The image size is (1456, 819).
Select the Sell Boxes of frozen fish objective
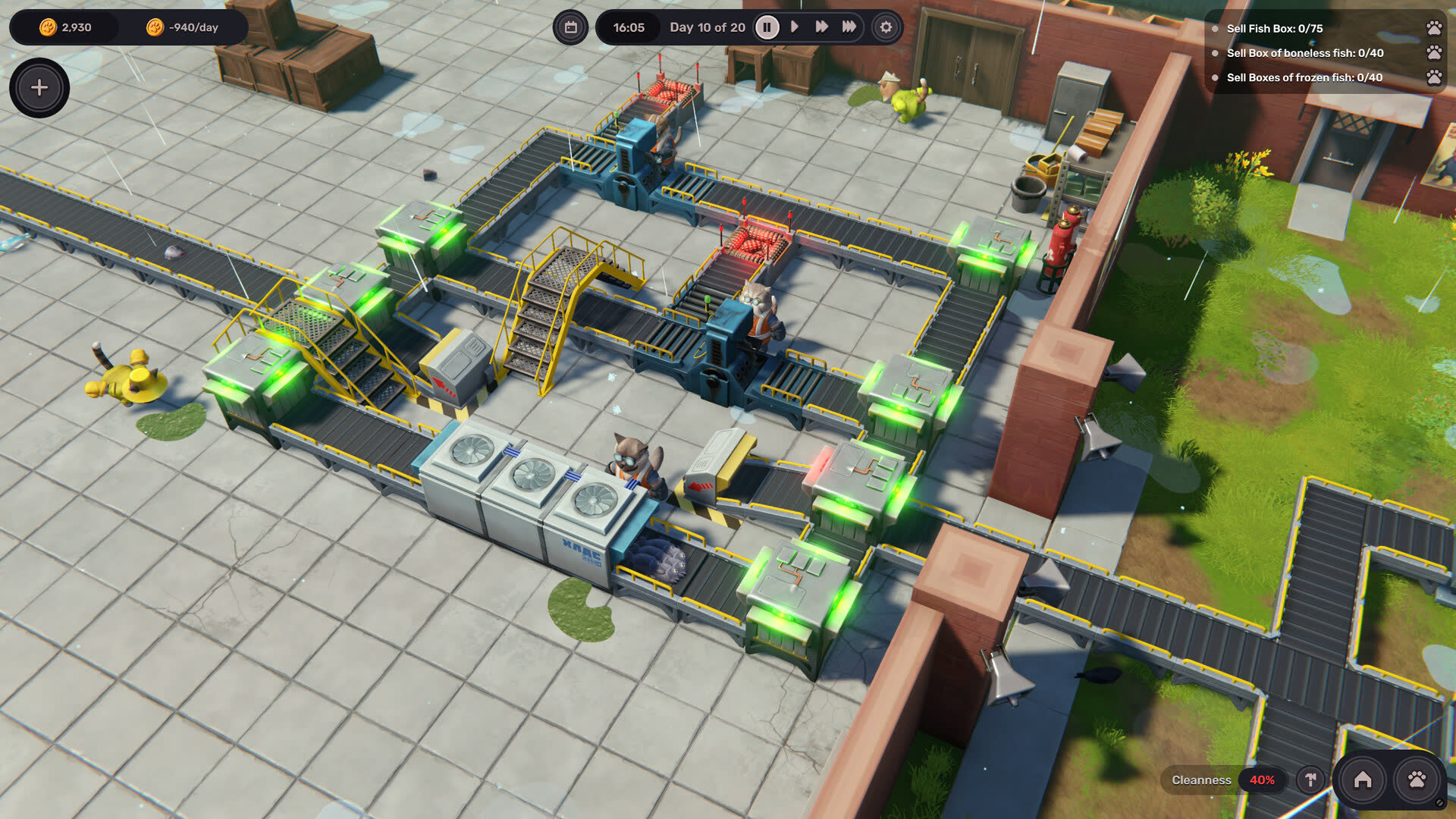pyautogui.click(x=1304, y=77)
